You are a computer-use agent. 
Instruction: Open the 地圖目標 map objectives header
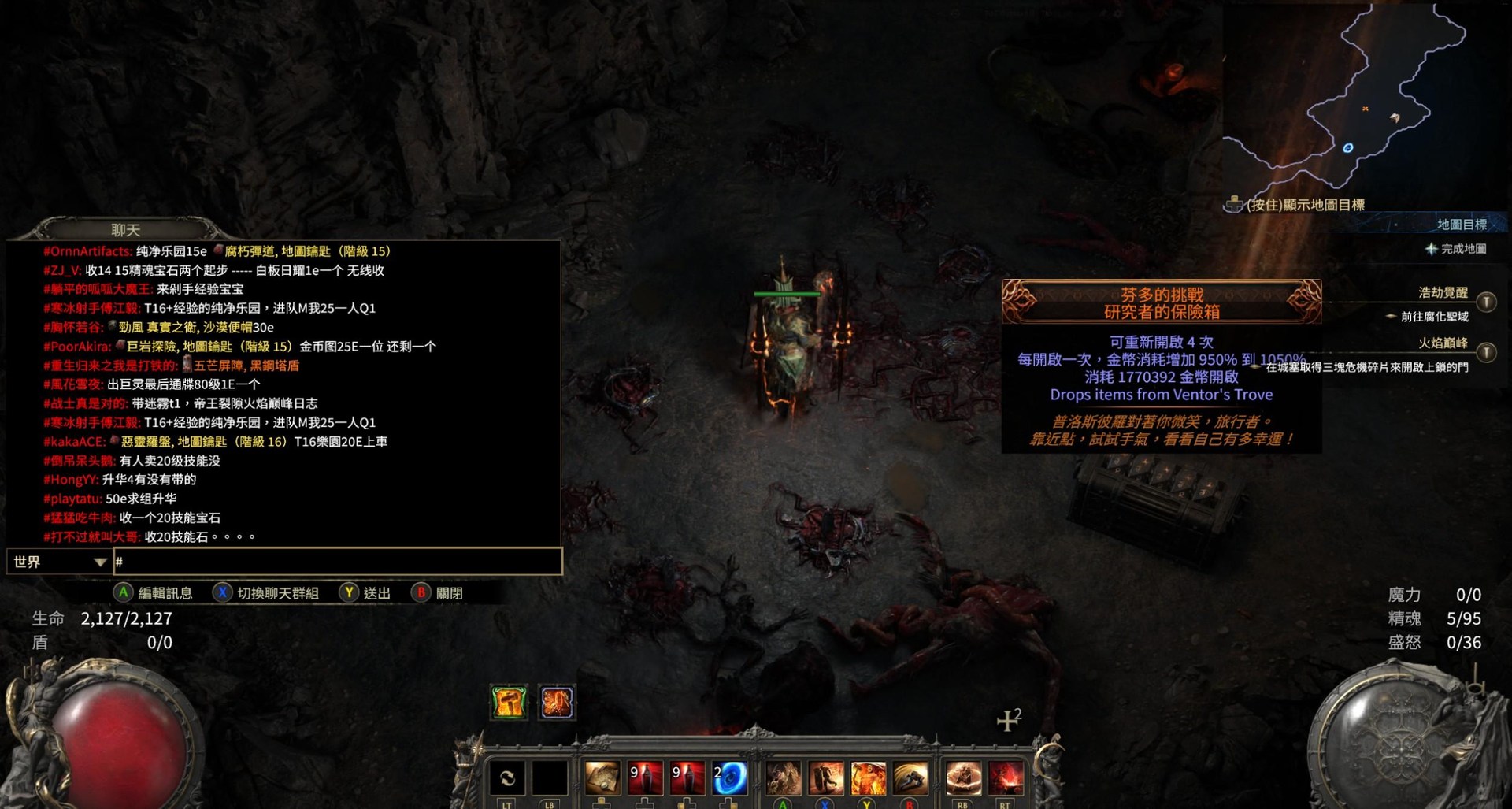(1462, 225)
